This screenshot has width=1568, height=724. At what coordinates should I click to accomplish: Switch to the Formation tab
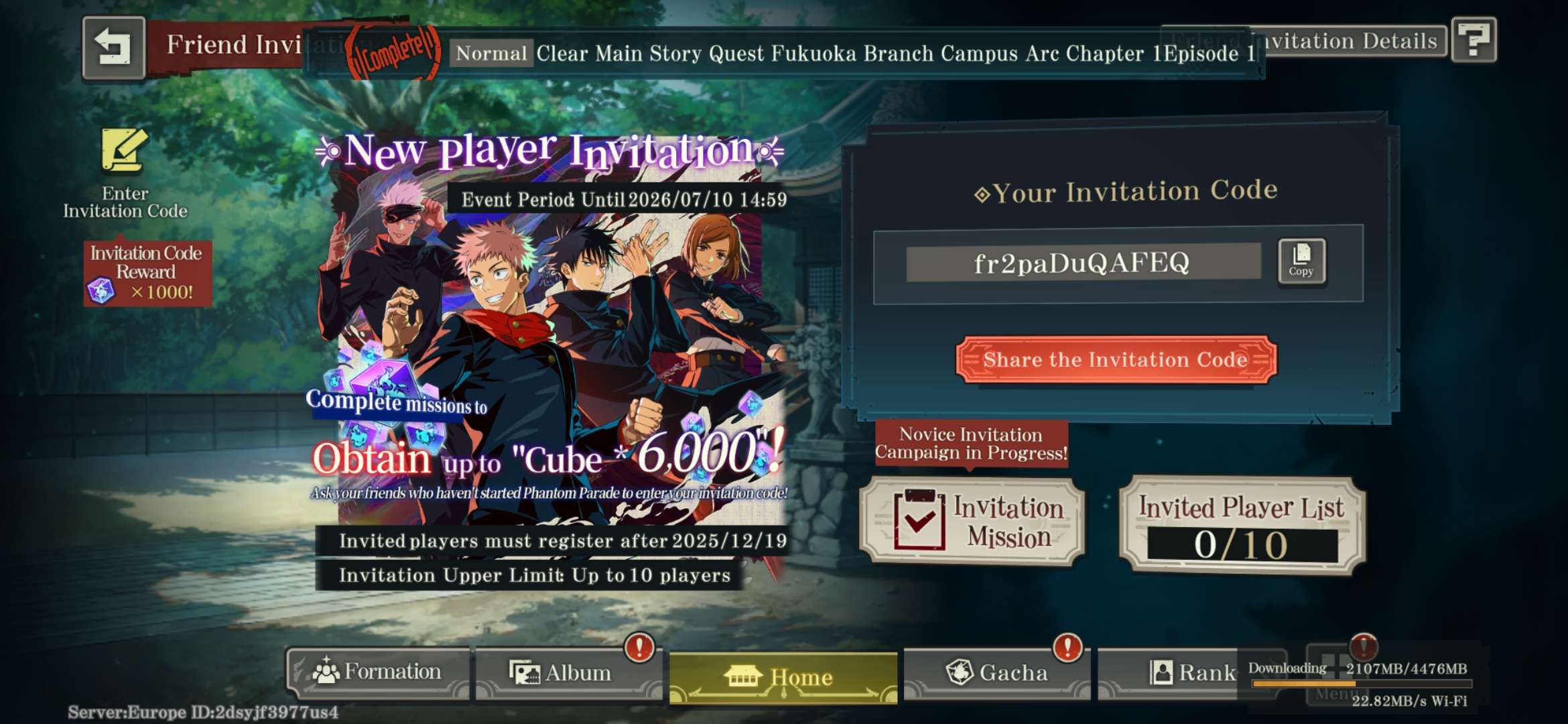coord(379,672)
